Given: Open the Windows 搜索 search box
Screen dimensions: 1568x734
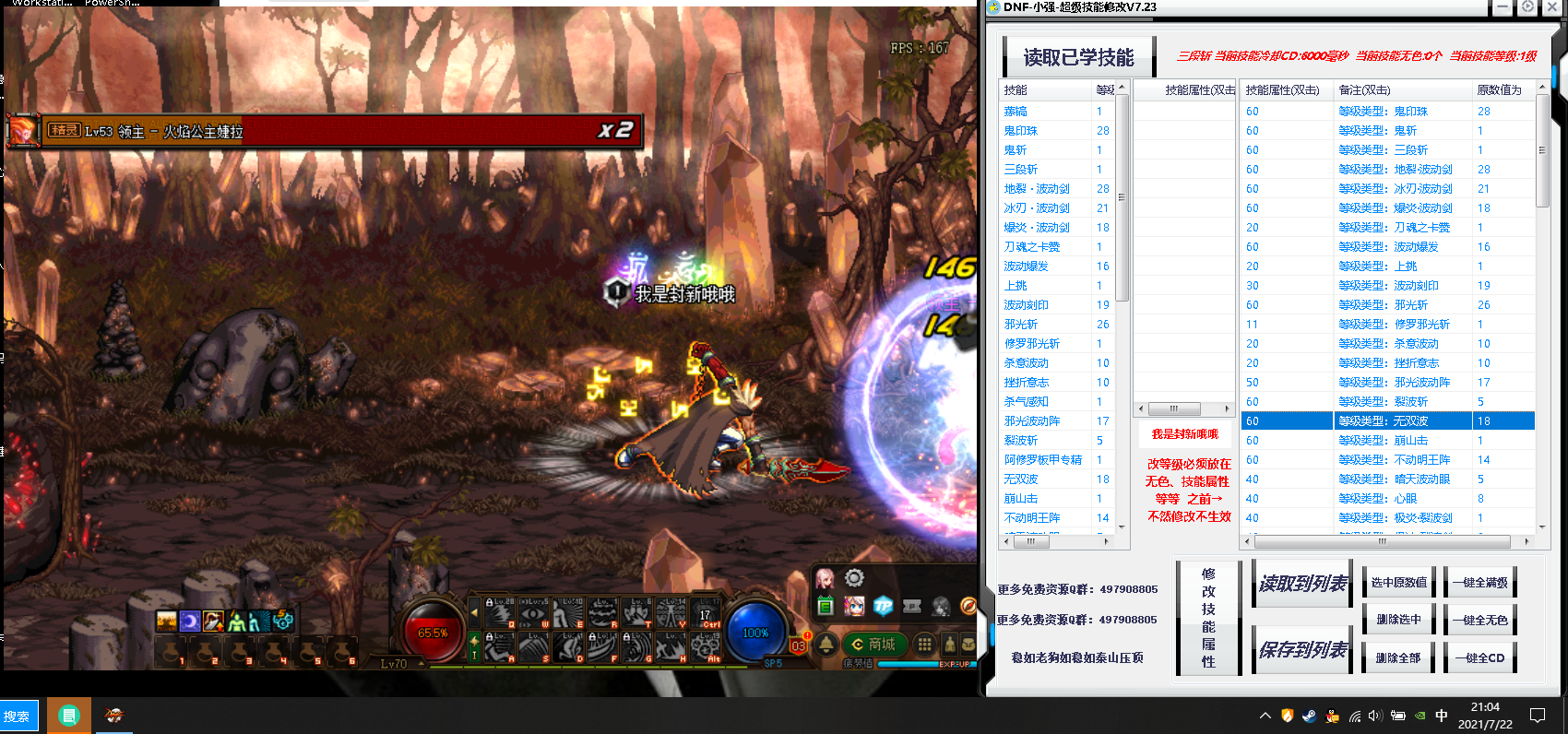Looking at the screenshot, I should click(18, 715).
